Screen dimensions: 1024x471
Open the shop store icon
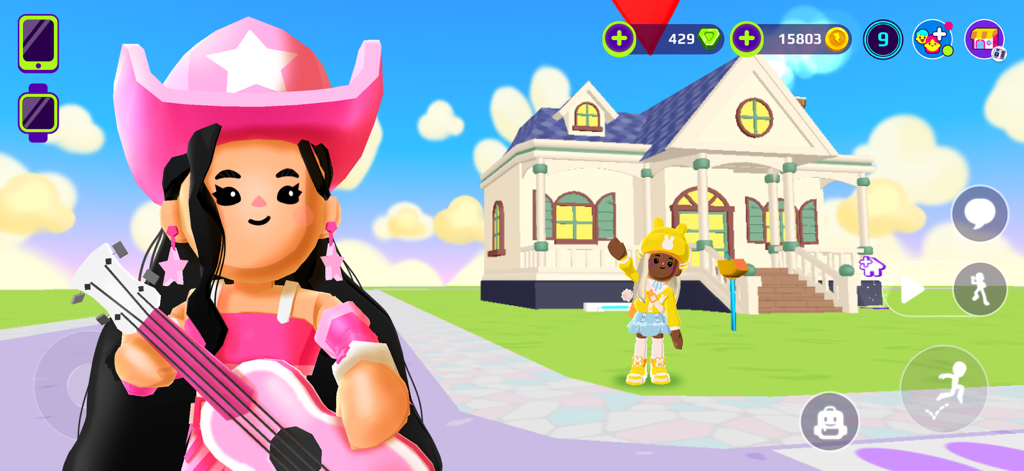985,40
